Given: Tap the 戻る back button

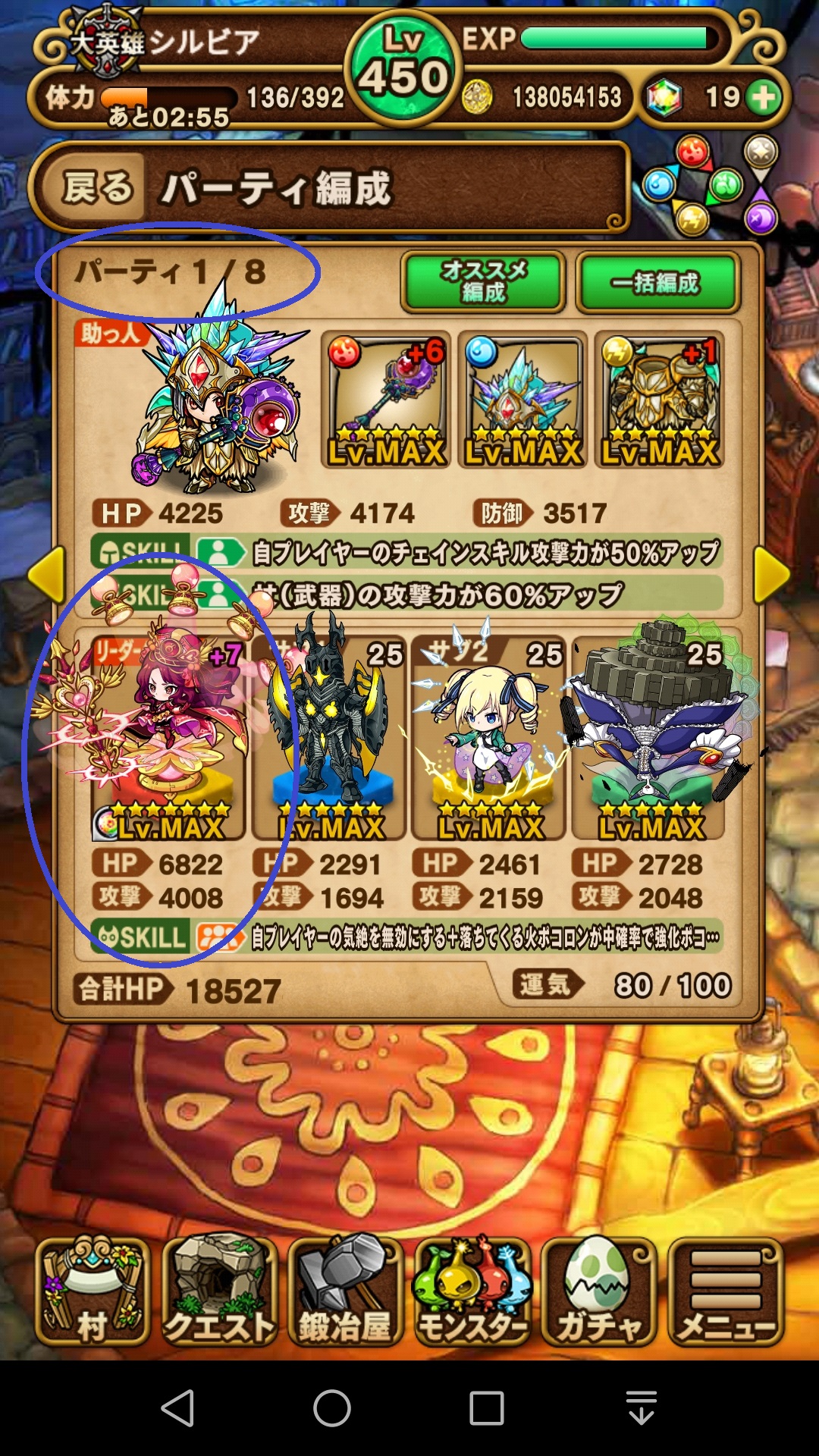Looking at the screenshot, I should tap(97, 187).
